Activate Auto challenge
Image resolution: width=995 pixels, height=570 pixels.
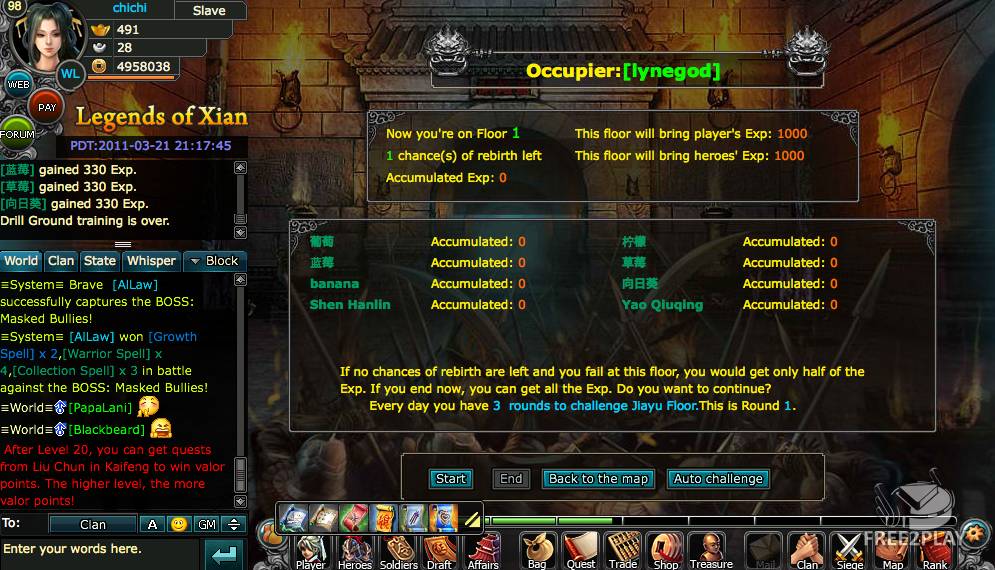[x=718, y=479]
